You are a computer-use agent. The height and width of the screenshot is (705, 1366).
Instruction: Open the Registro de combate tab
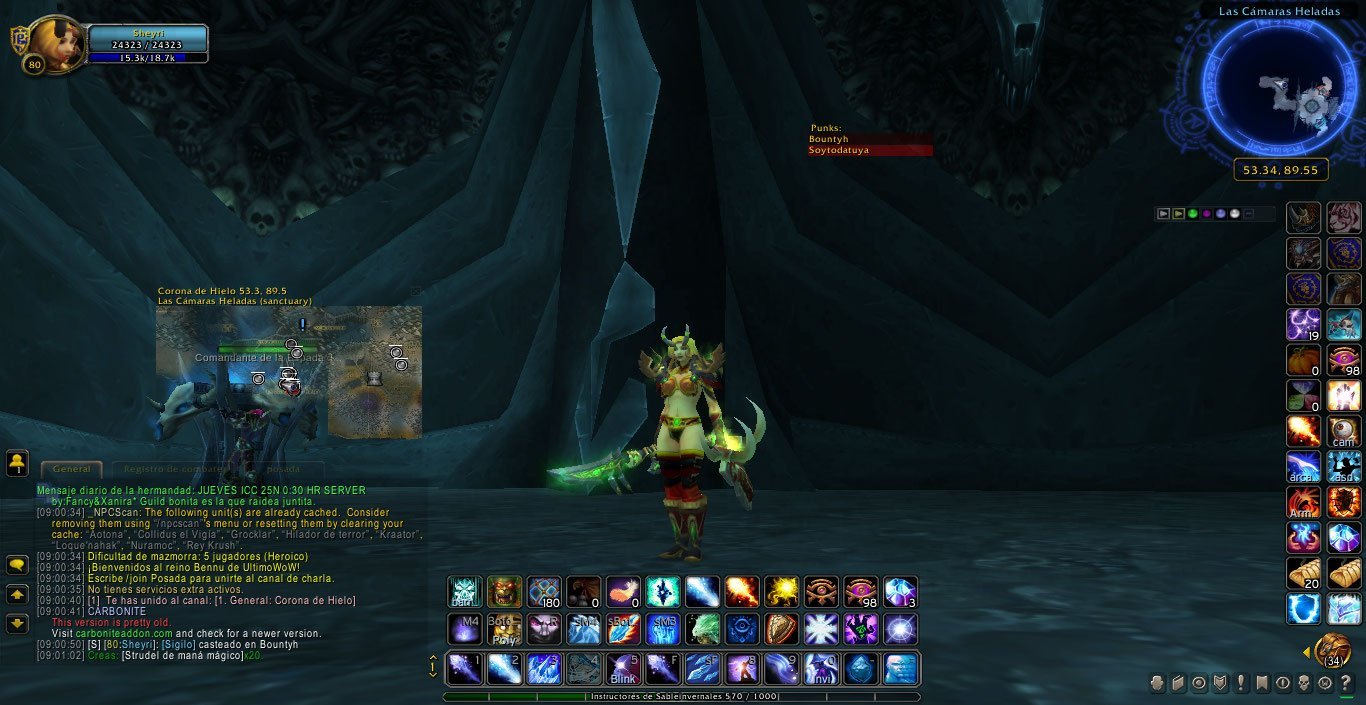(x=178, y=469)
